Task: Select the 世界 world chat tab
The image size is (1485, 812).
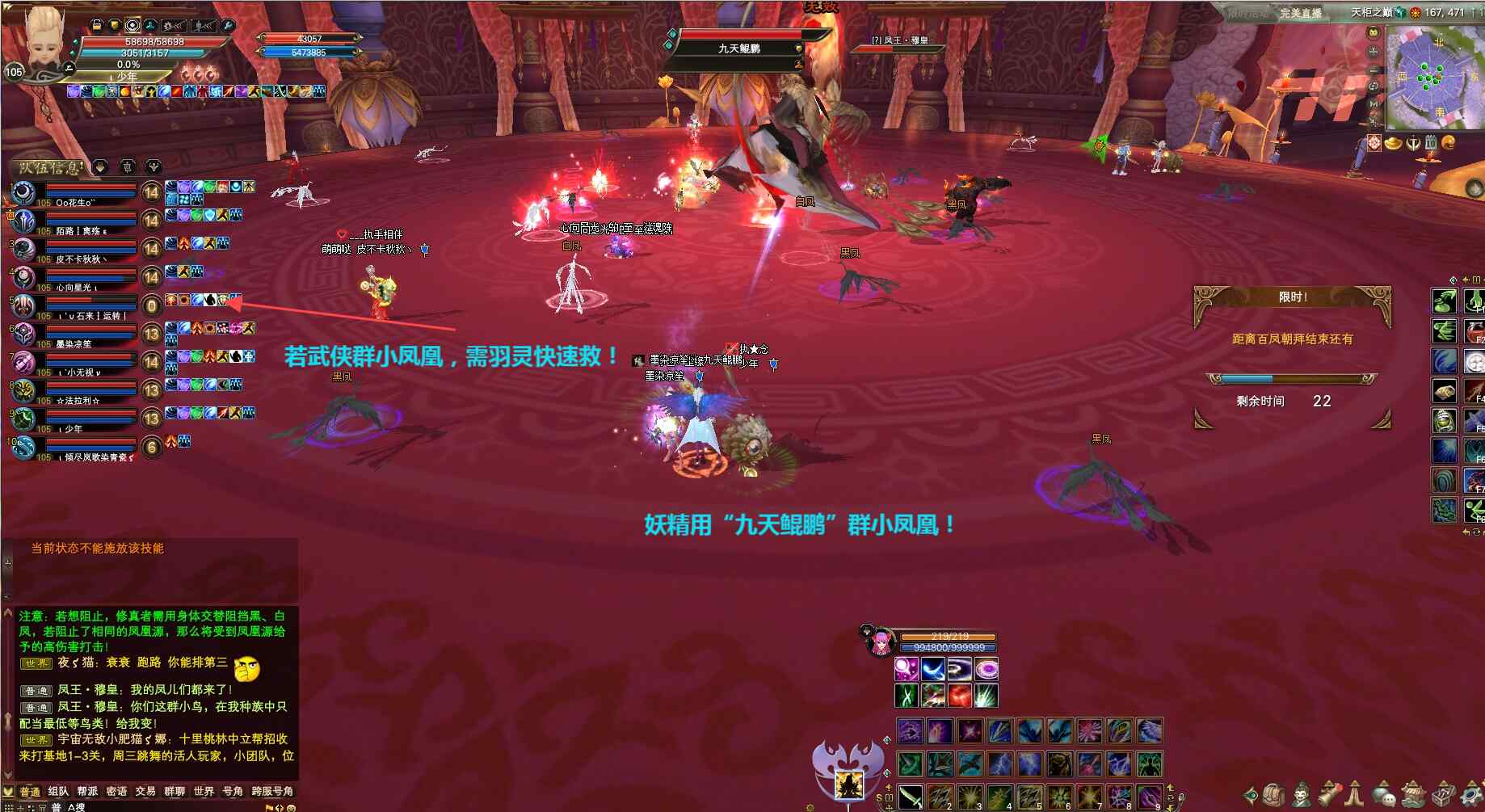Action: tap(204, 792)
